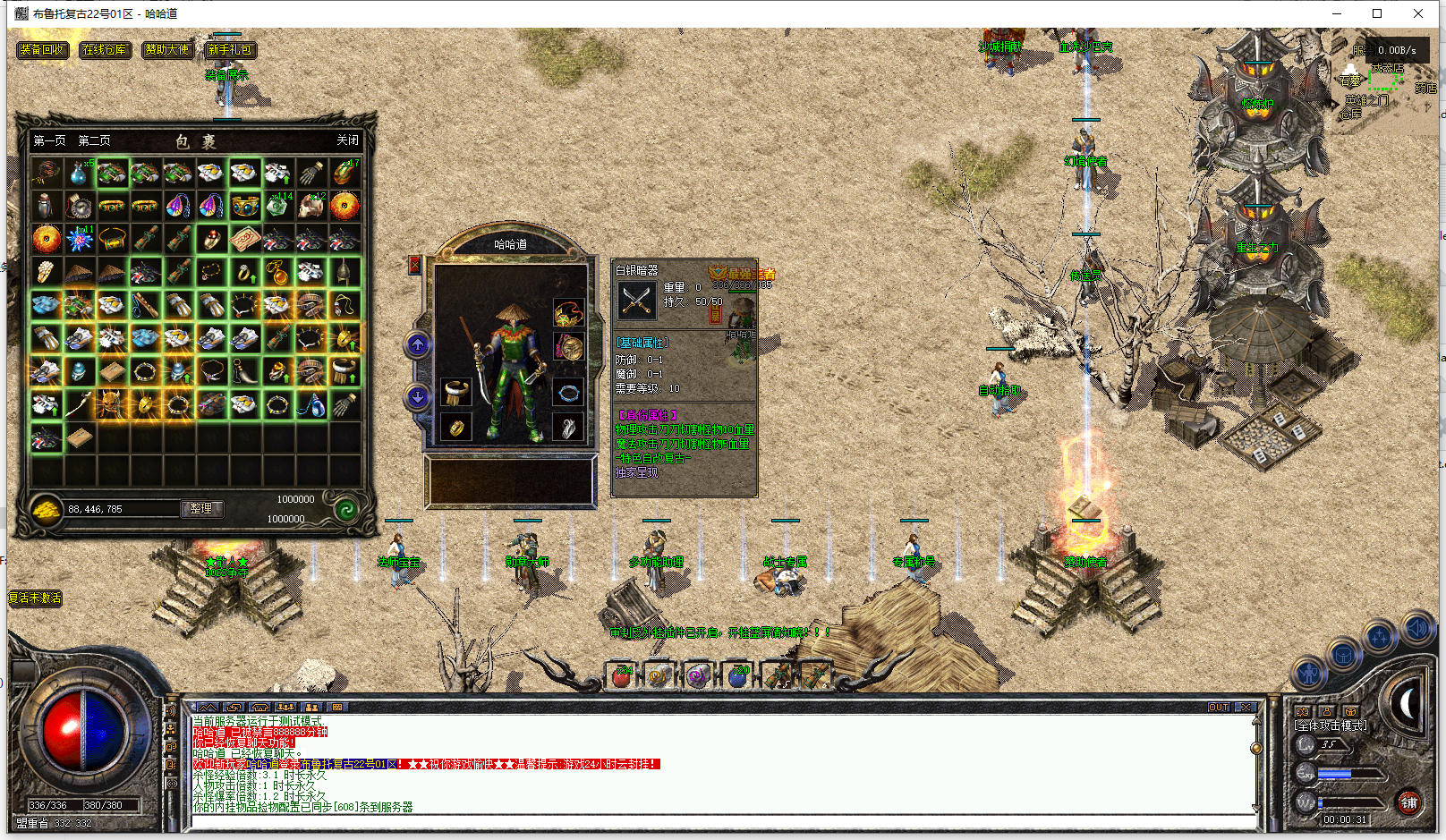Viewport: 1446px width, 840px height.
Task: Maximize the game window
Action: [1377, 13]
